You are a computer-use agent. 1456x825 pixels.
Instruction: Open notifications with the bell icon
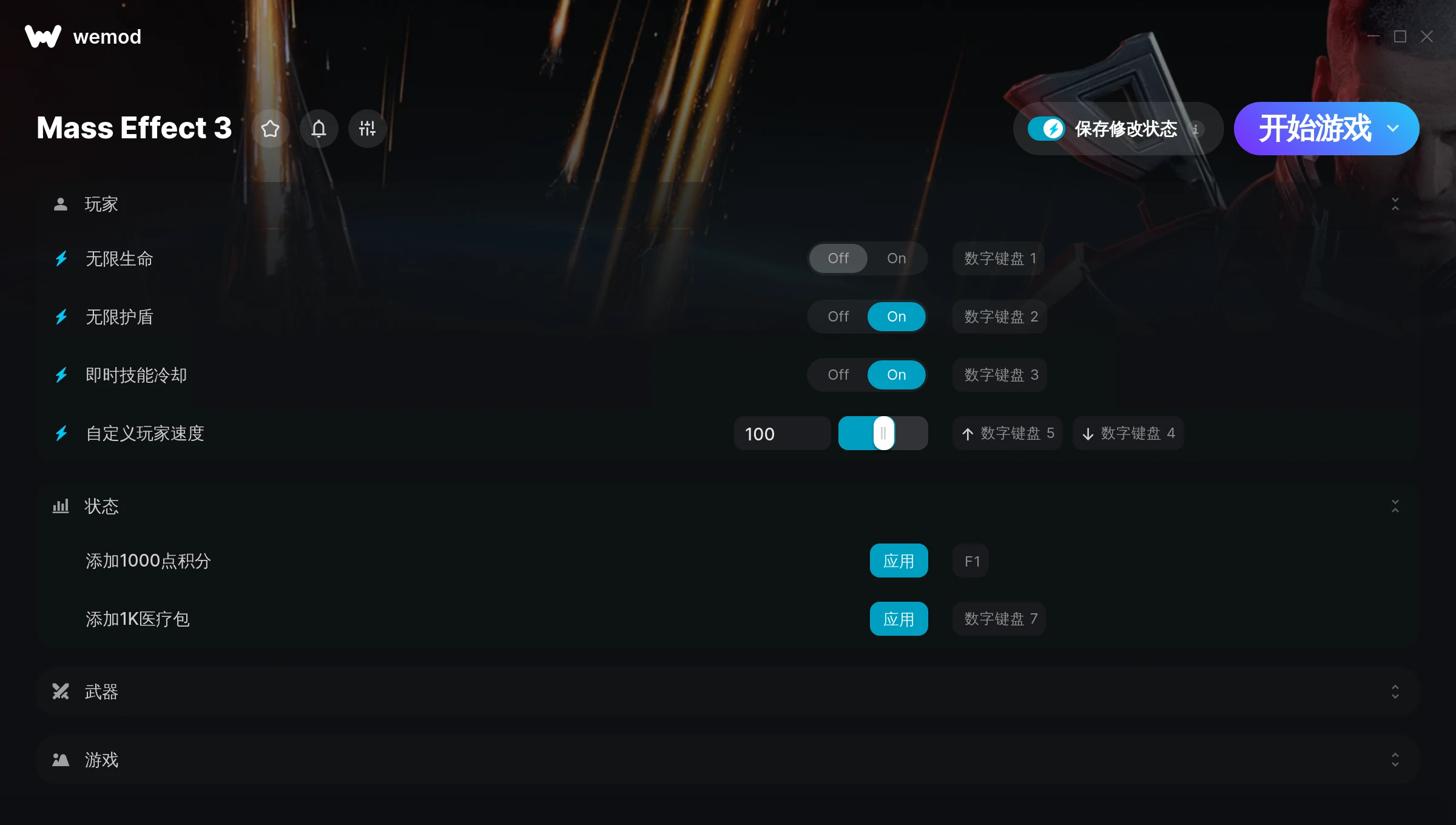click(318, 129)
